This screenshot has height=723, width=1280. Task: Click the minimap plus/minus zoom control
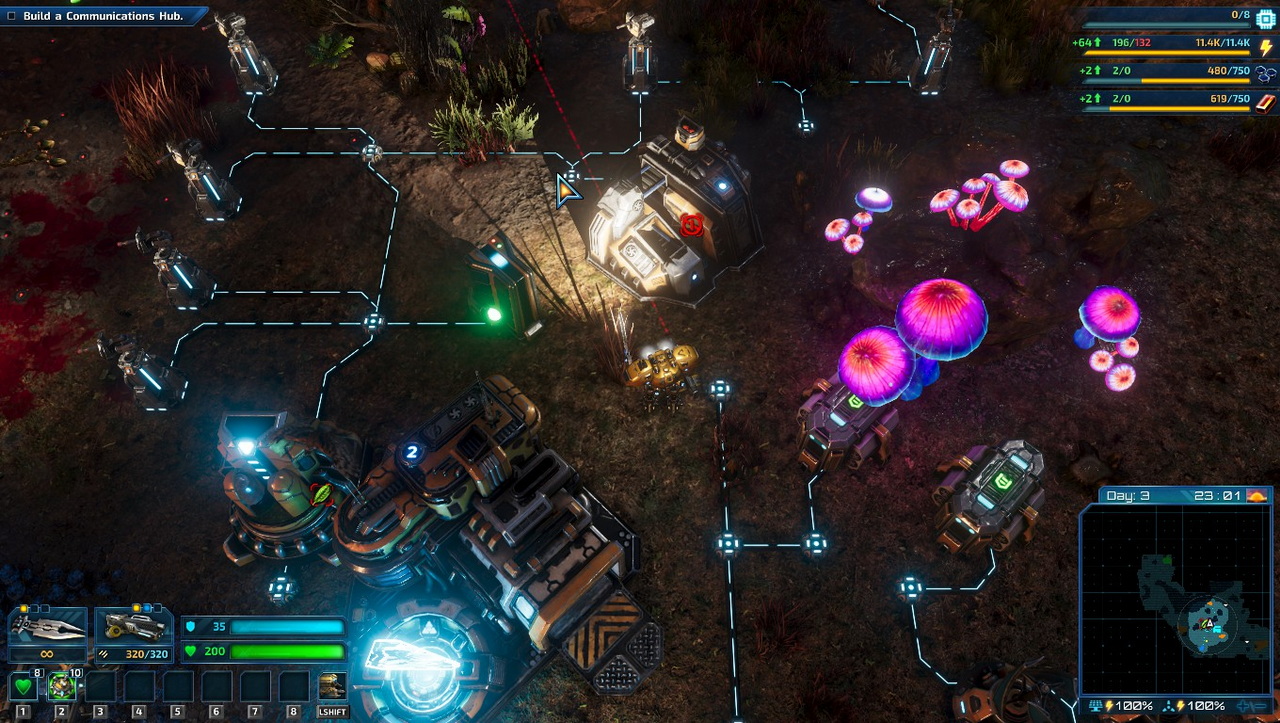click(1252, 706)
